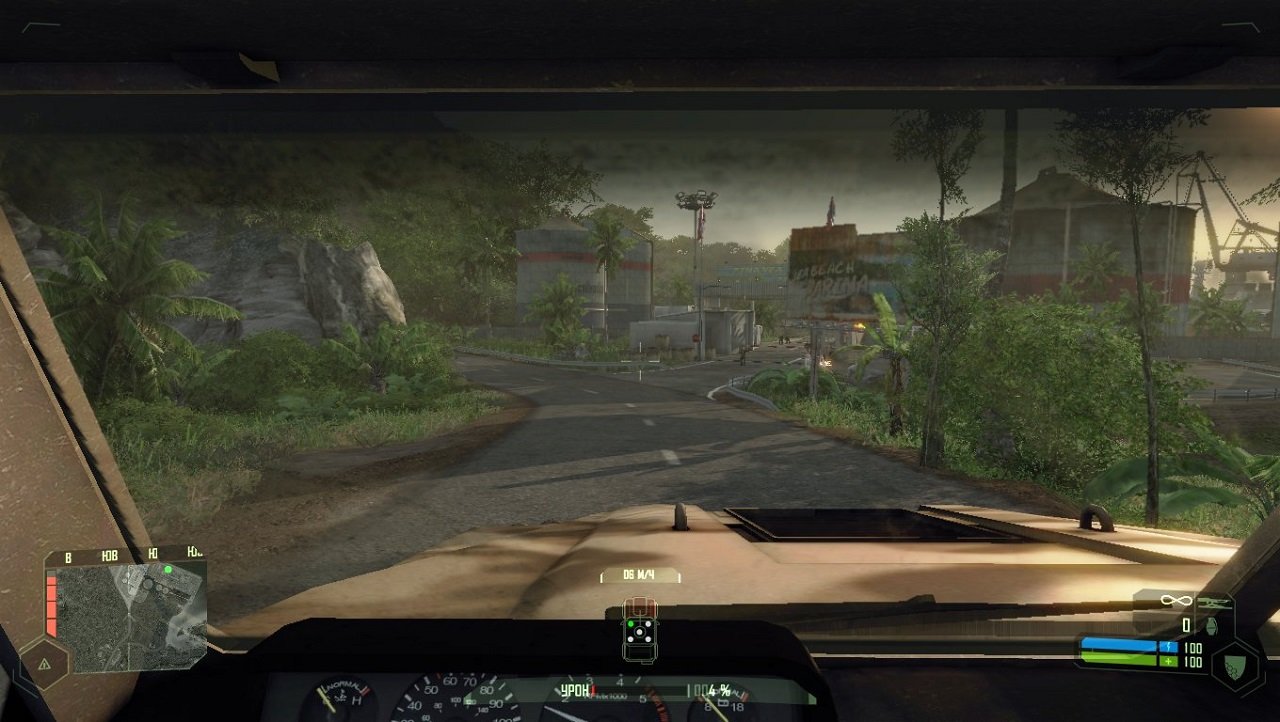Viewport: 1280px width, 722px height.
Task: Click the green wheel indicator dot
Action: [x=631, y=624]
